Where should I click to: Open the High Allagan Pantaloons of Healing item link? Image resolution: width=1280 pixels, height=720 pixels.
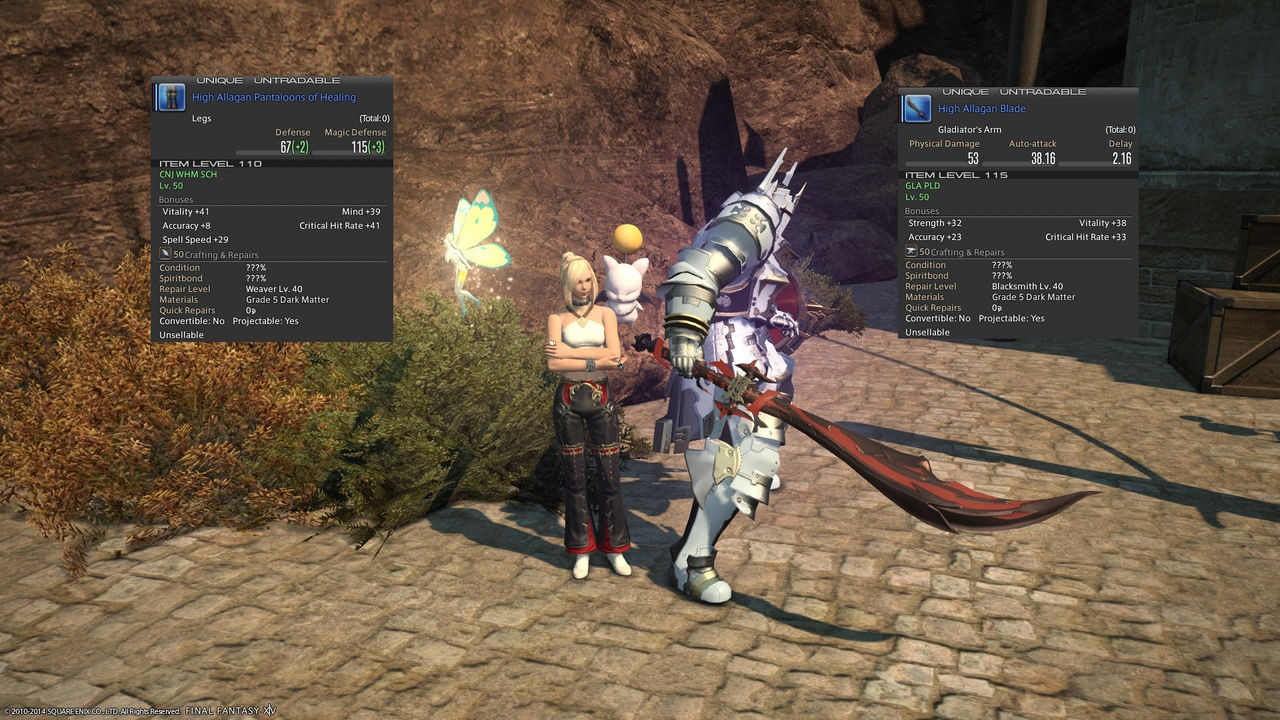pos(272,97)
